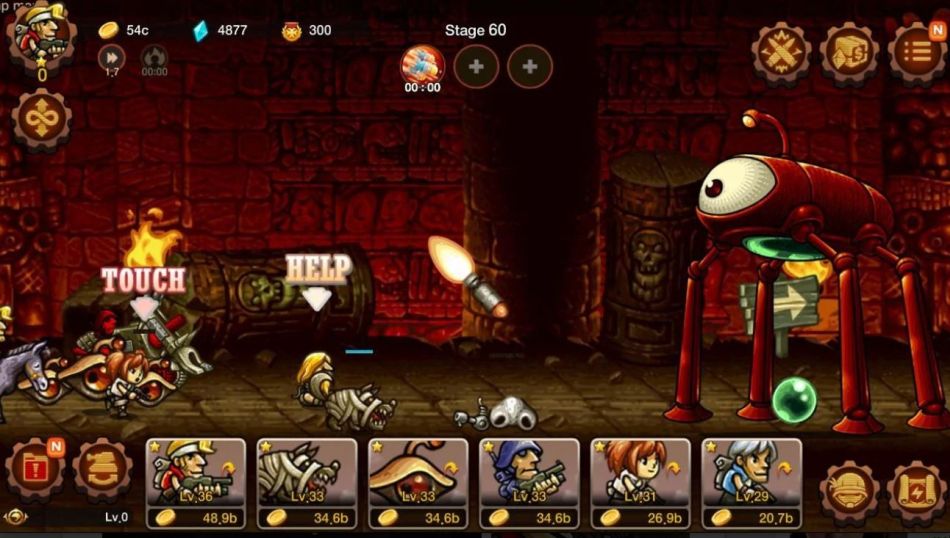Activate the missile booster with 00:00 timer
This screenshot has width=950, height=538.
422,66
